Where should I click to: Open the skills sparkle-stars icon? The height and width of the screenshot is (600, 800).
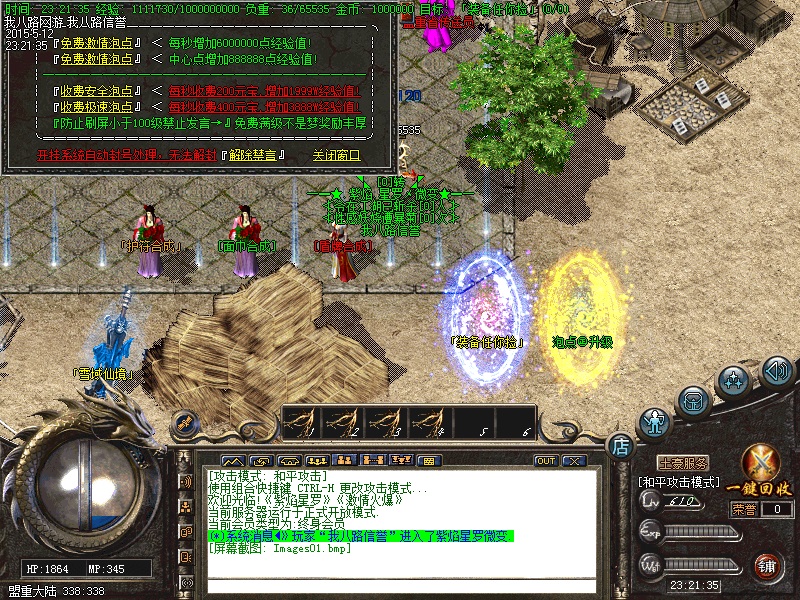tap(735, 381)
